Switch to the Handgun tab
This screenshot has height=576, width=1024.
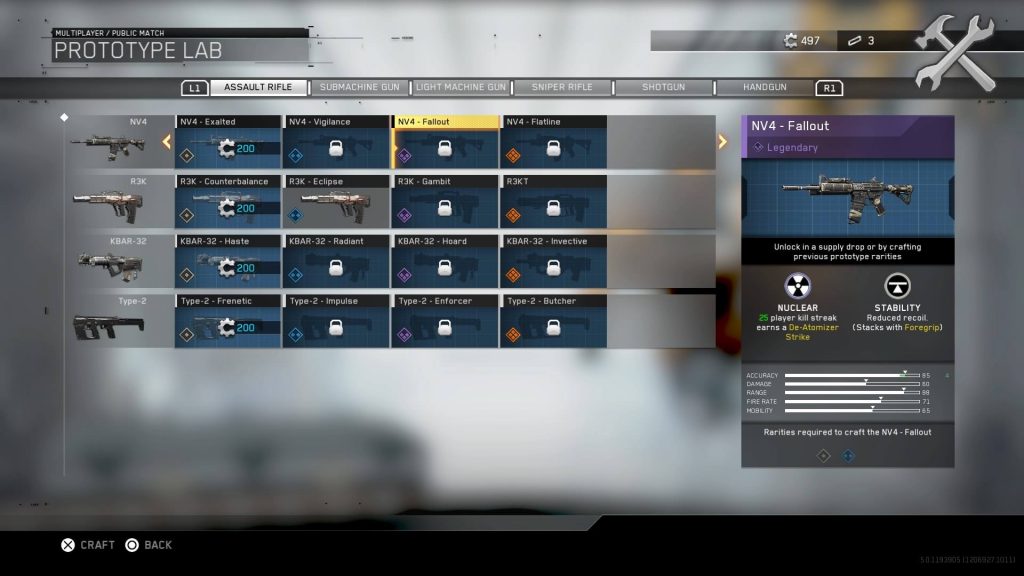pyautogui.click(x=765, y=87)
